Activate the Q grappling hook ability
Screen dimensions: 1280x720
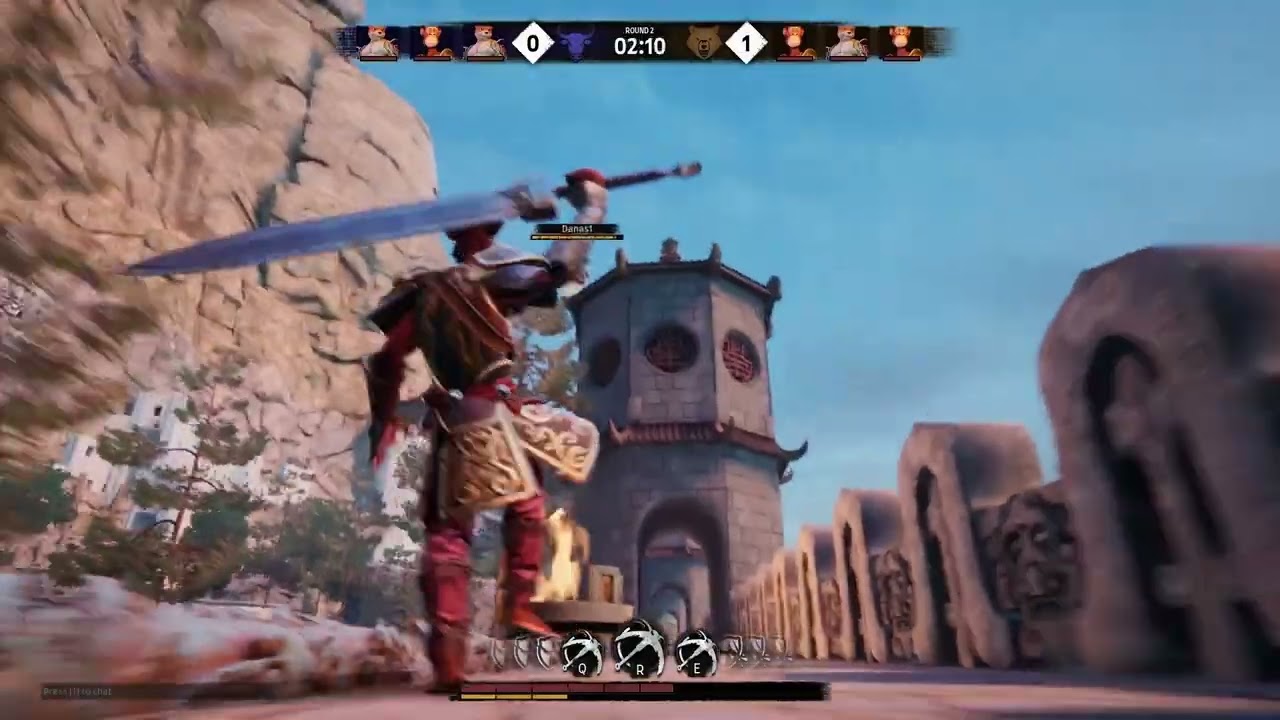581,653
